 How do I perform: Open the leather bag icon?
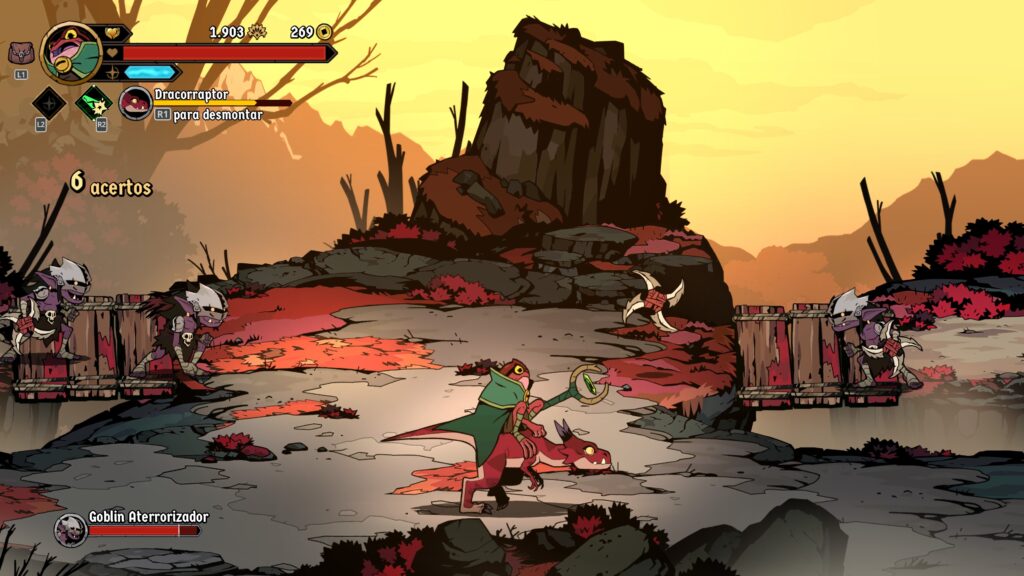[x=20, y=53]
